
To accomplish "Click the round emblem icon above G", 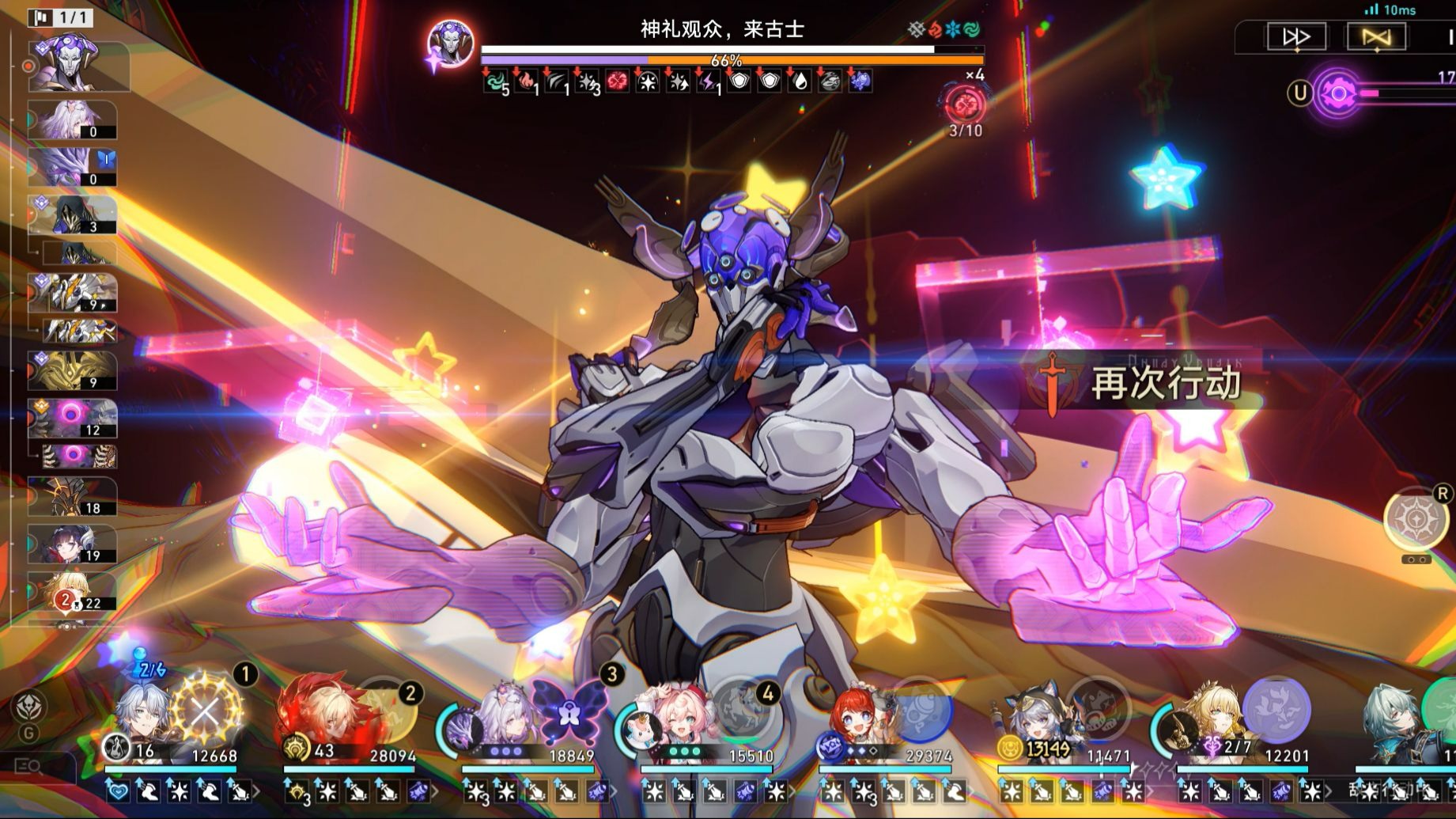I will point(29,707).
